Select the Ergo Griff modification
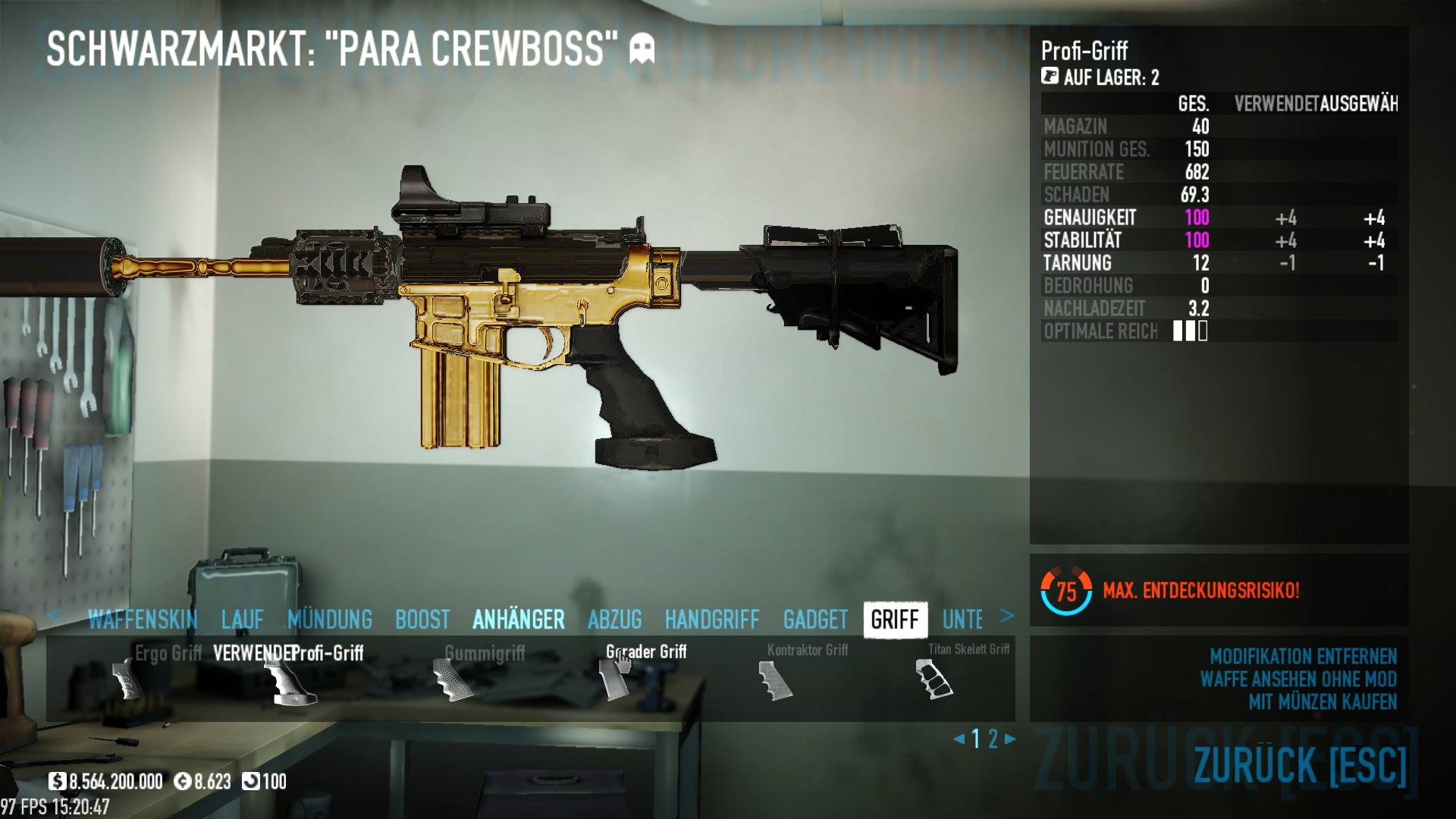 (127, 679)
